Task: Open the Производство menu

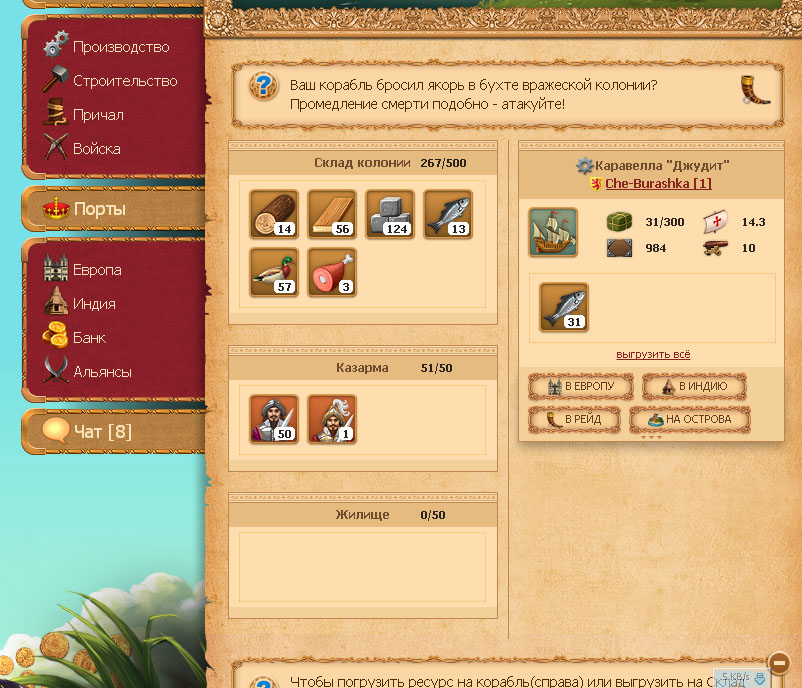Action: (120, 47)
